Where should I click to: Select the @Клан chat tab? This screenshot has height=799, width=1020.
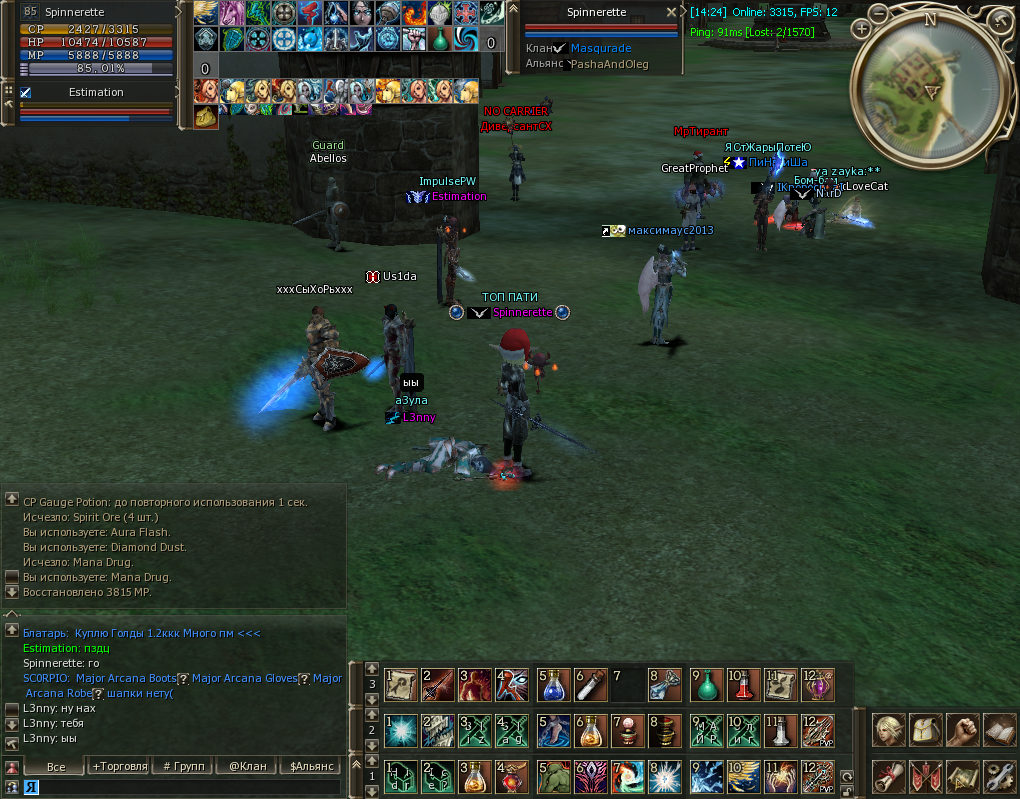coord(247,766)
